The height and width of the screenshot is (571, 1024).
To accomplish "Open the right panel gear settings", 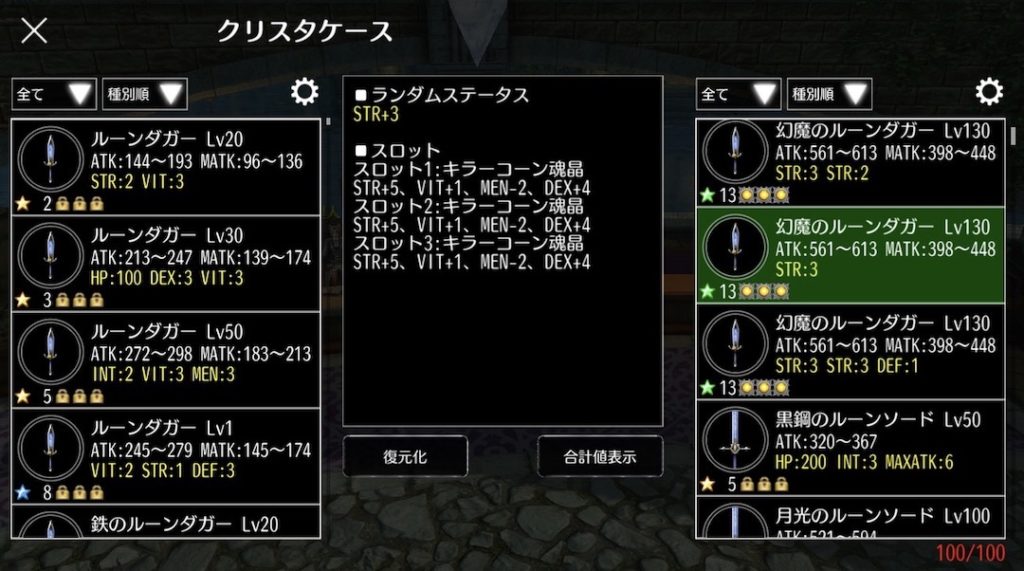I will (989, 93).
